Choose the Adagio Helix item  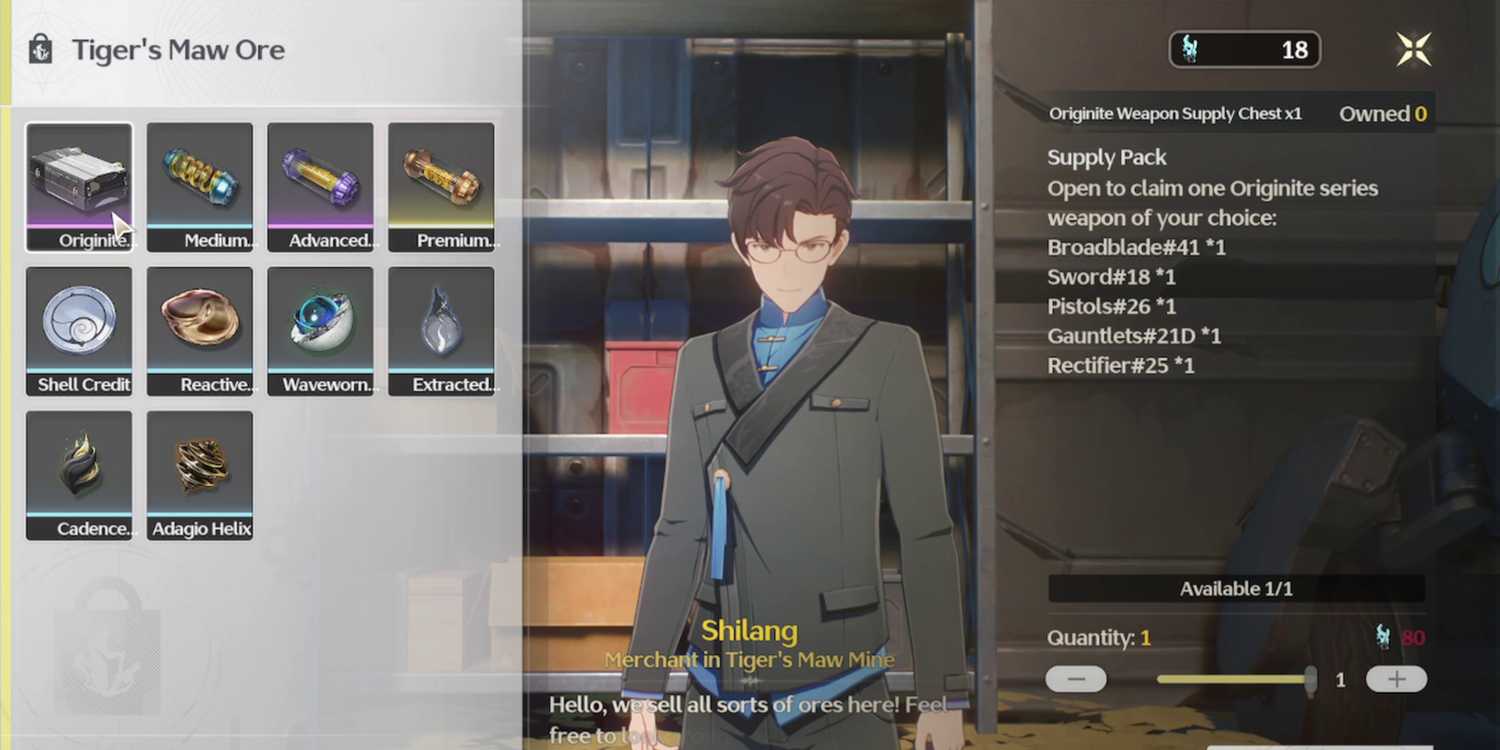click(x=200, y=475)
